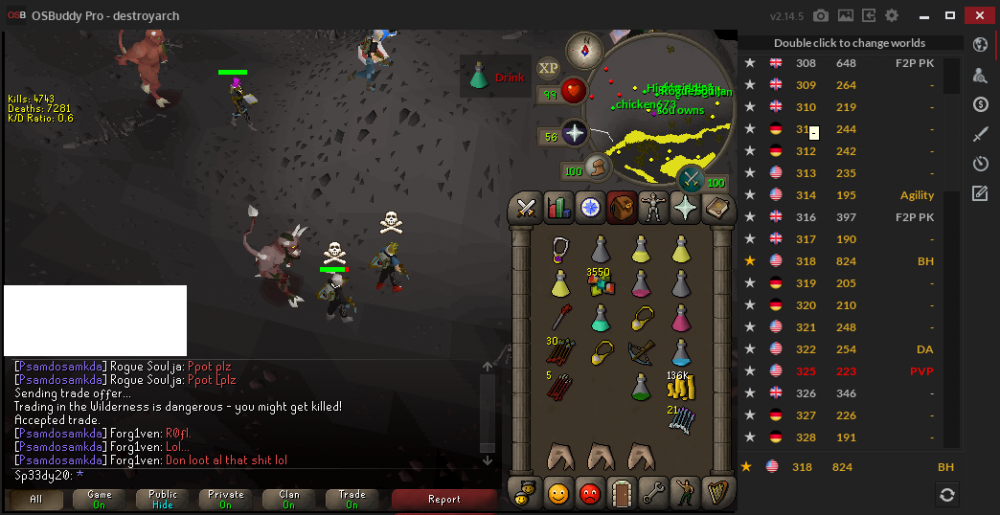The width and height of the screenshot is (1000, 515).
Task: Refresh the world list
Action: click(946, 494)
